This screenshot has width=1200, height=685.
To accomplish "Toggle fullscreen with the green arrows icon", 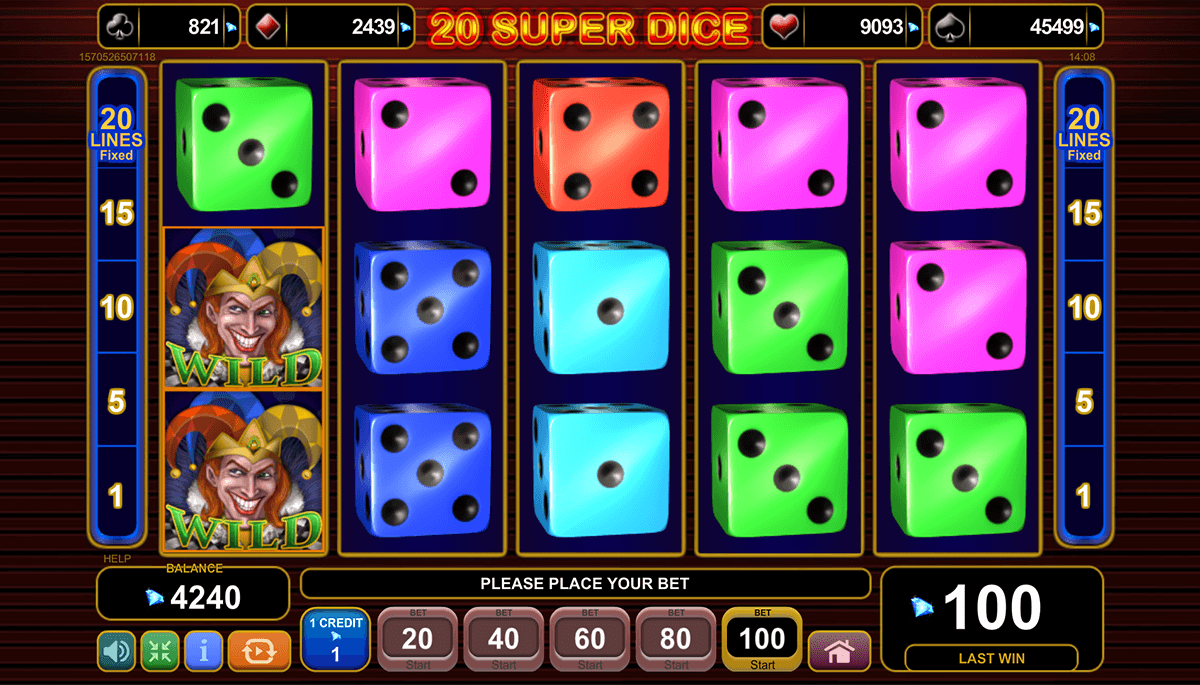I will (x=160, y=651).
